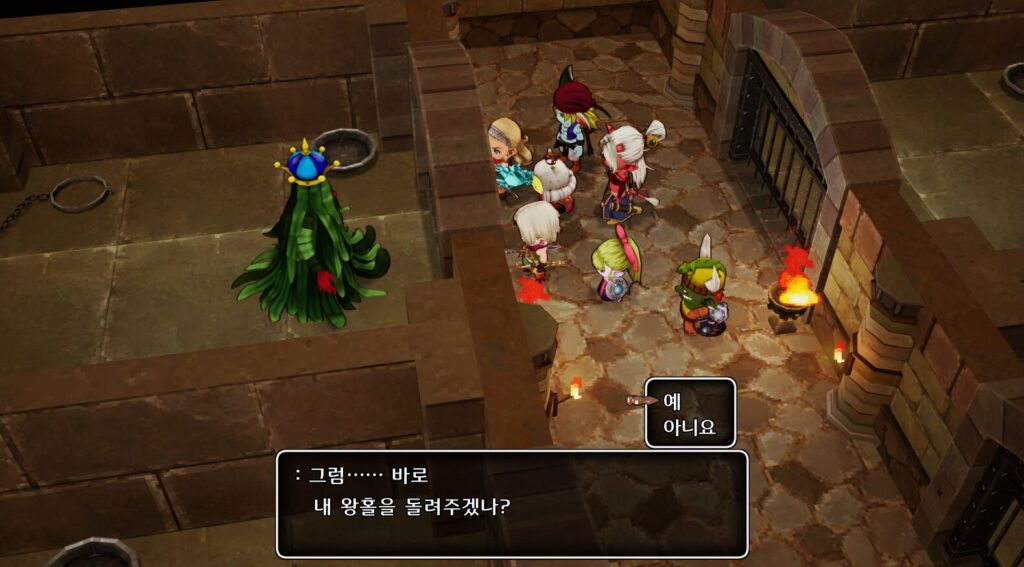Choose the '예' (Yes) reply

click(x=673, y=400)
